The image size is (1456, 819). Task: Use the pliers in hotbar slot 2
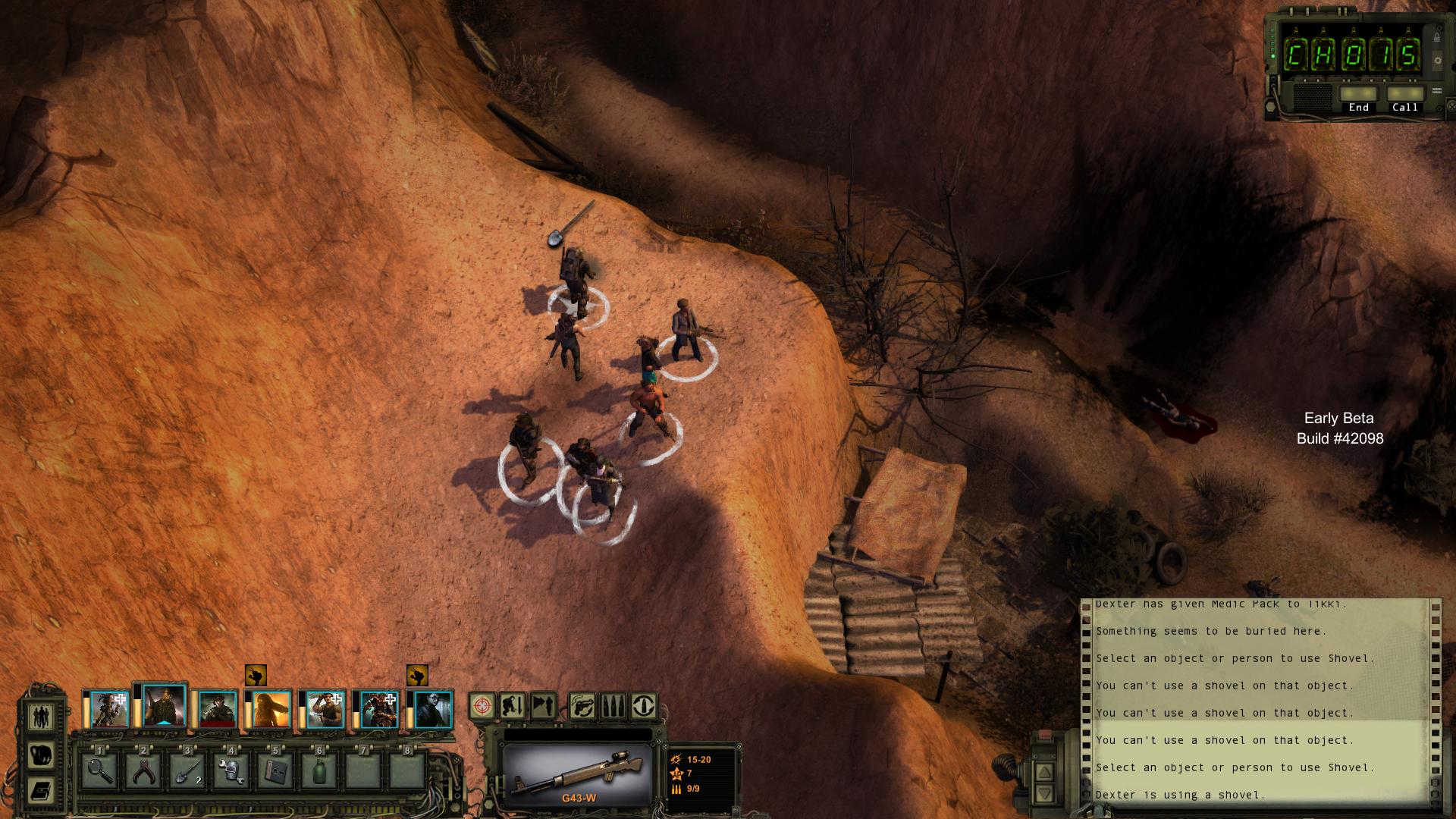point(143,770)
